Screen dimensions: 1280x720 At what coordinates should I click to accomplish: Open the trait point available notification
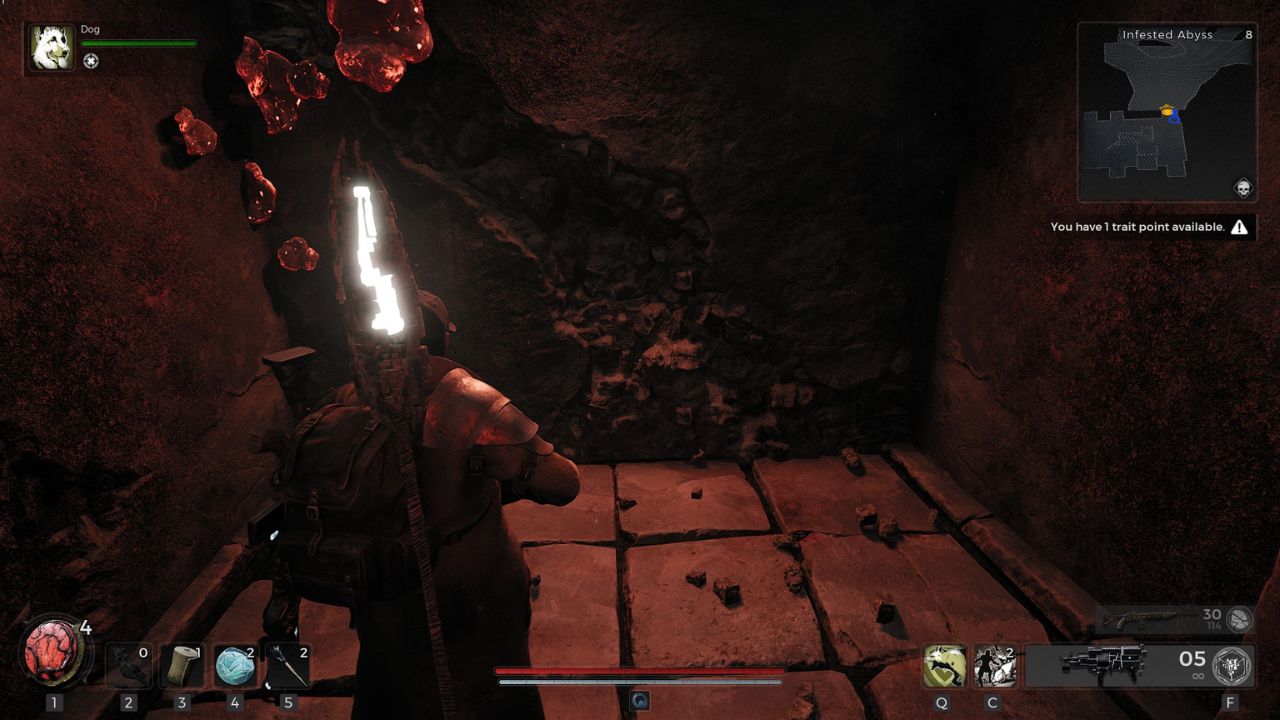(x=1149, y=227)
